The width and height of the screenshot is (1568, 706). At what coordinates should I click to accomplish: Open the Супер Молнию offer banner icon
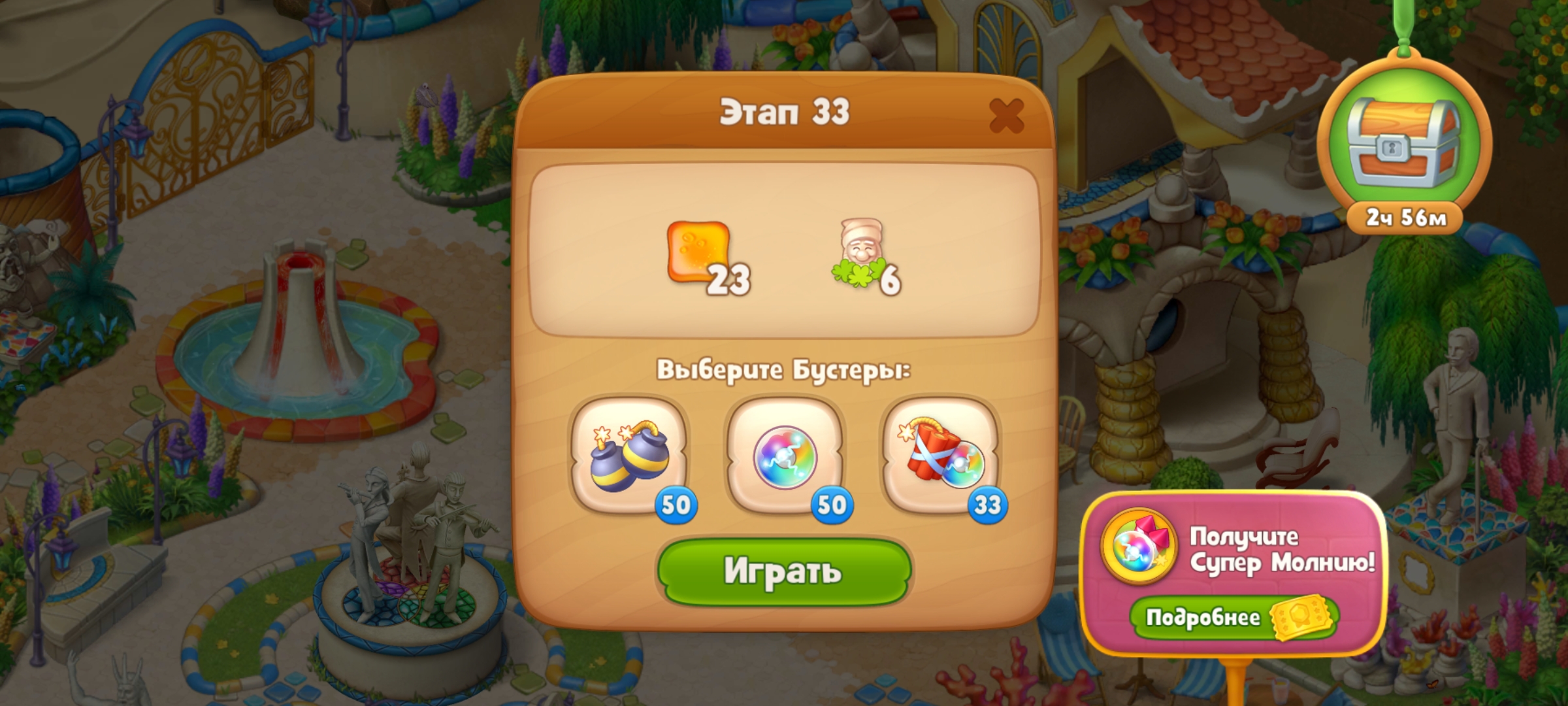coord(1139,546)
